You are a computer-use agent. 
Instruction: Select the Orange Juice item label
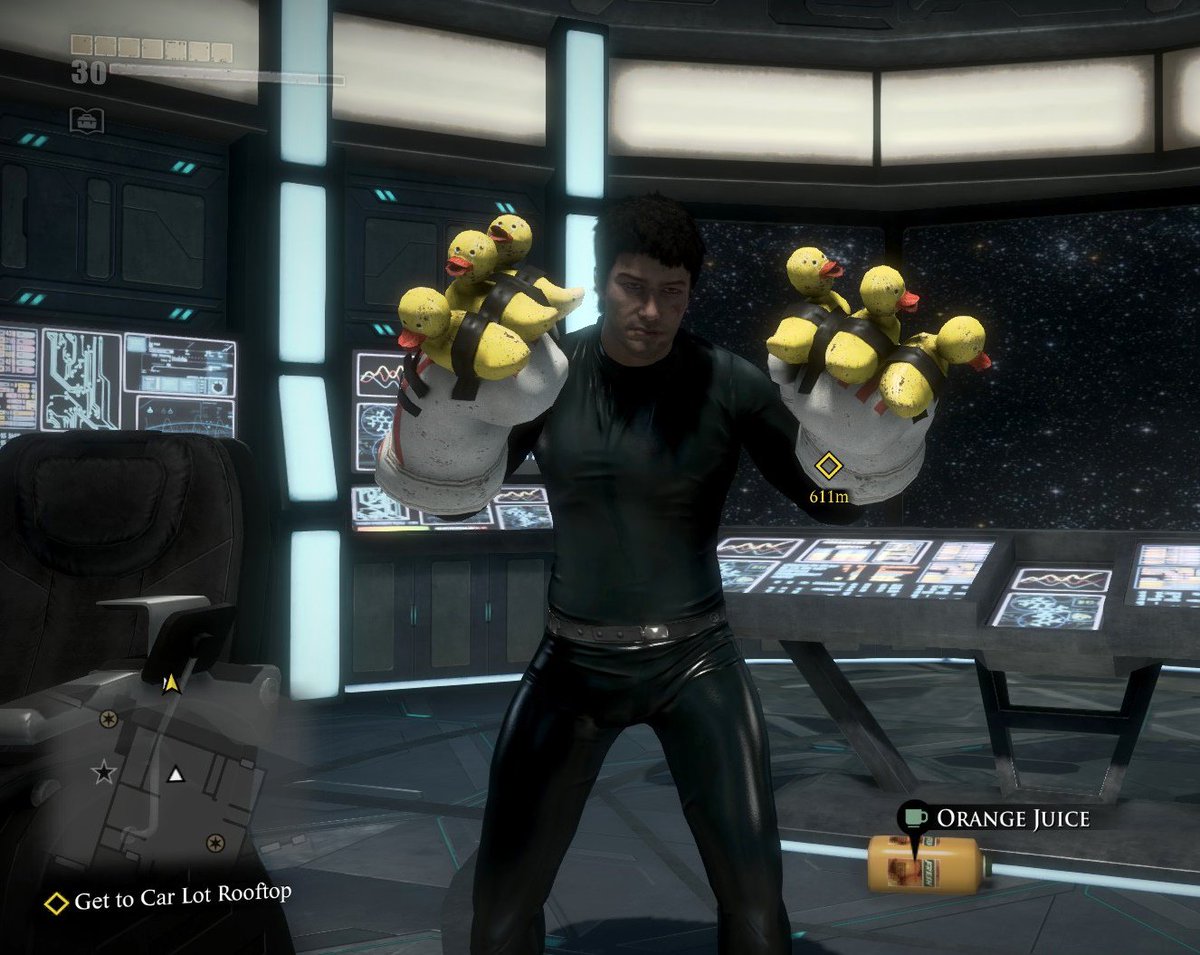[x=1012, y=819]
